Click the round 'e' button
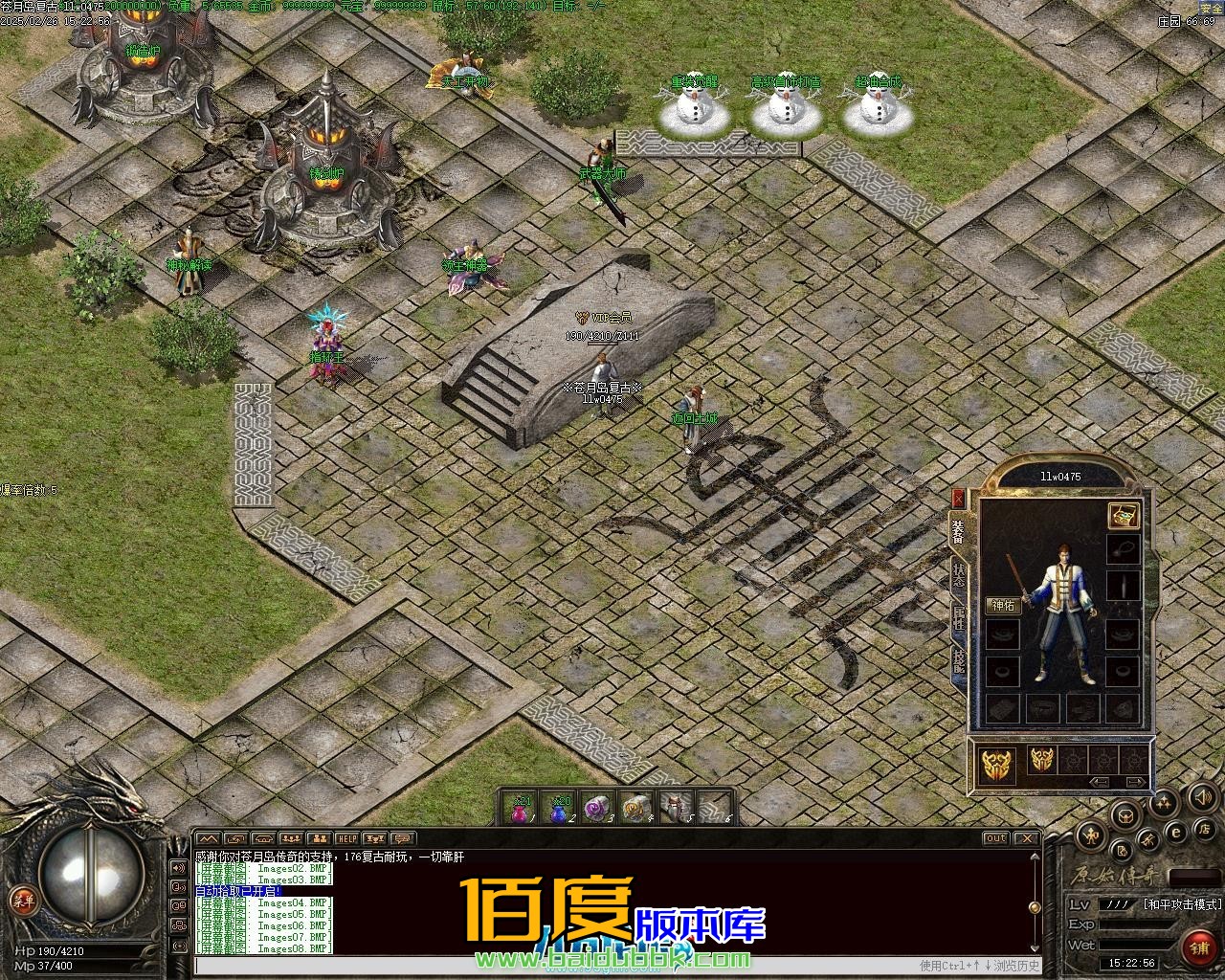 pos(1175,833)
